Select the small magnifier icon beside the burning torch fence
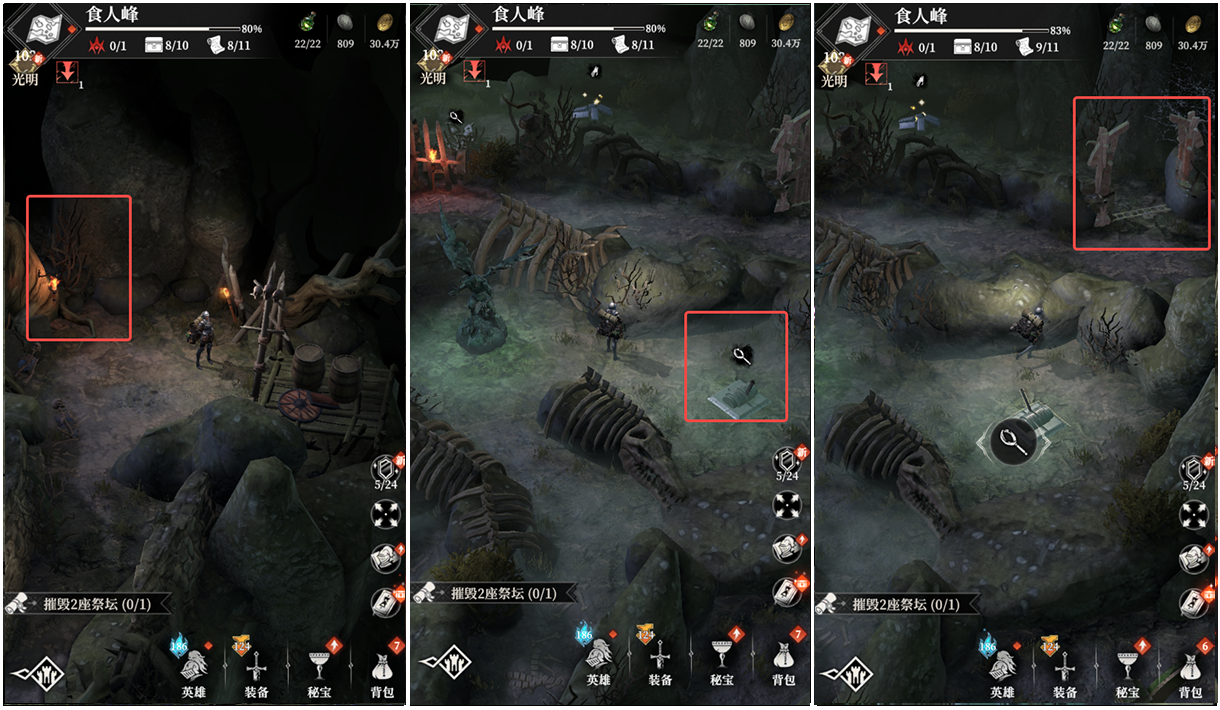Image resolution: width=1220 pixels, height=710 pixels. (x=456, y=117)
